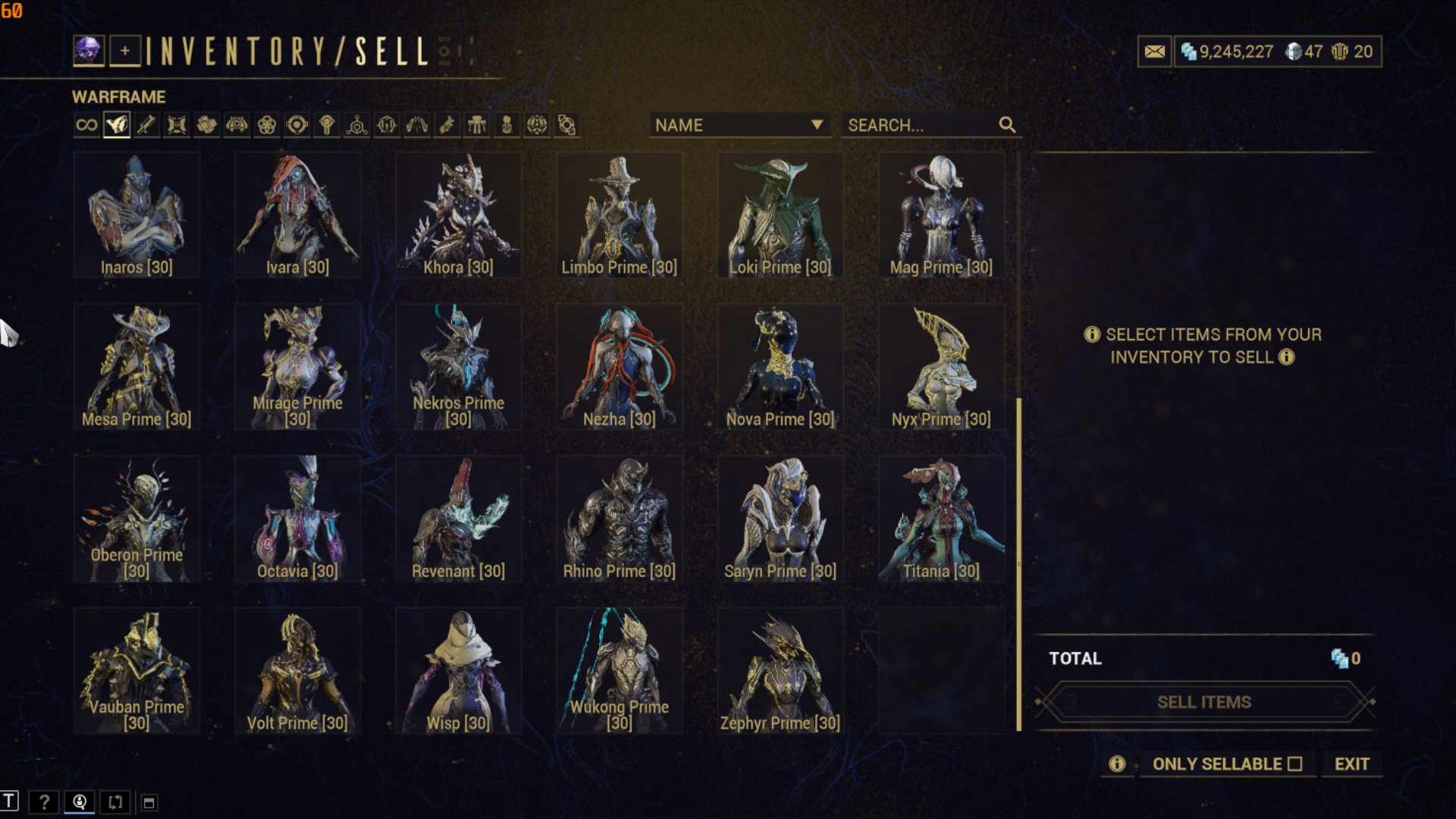Viewport: 1456px width, 819px height.
Task: Click the rifle primary weapons filter icon
Action: (146, 124)
